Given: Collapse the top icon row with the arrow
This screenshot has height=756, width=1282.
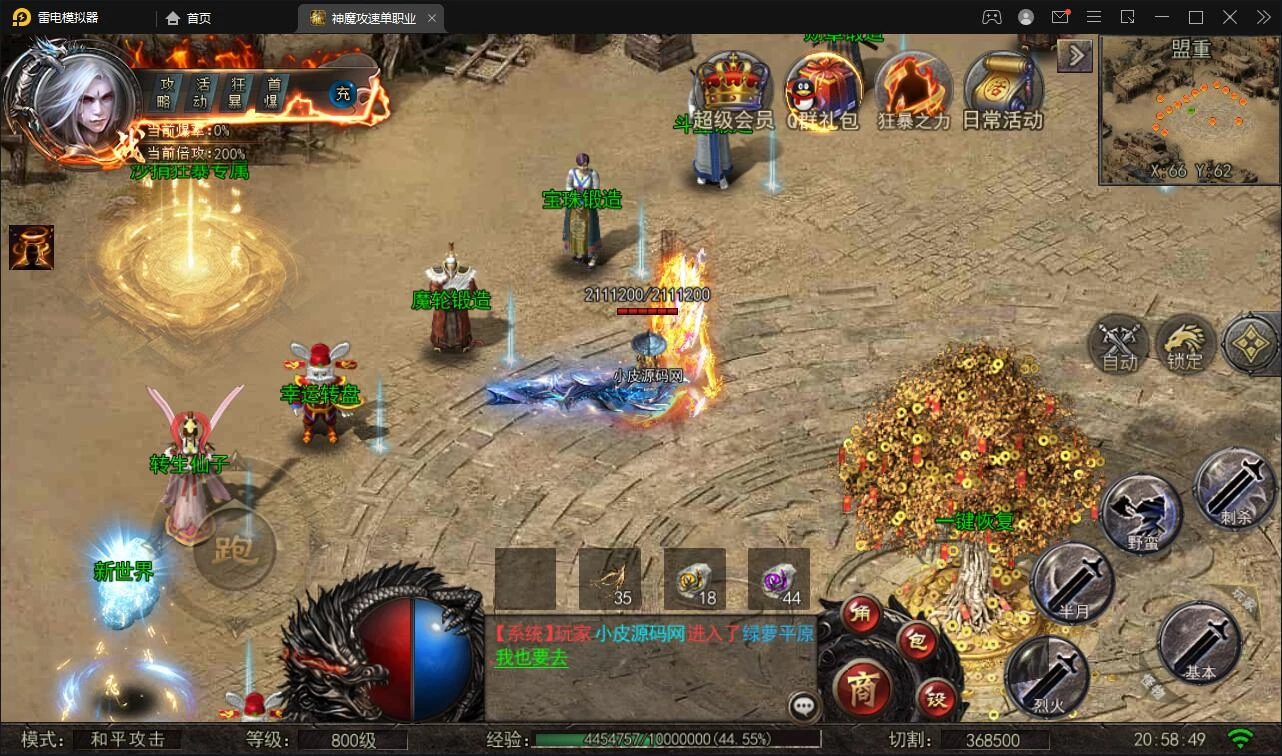Looking at the screenshot, I should tap(1075, 55).
